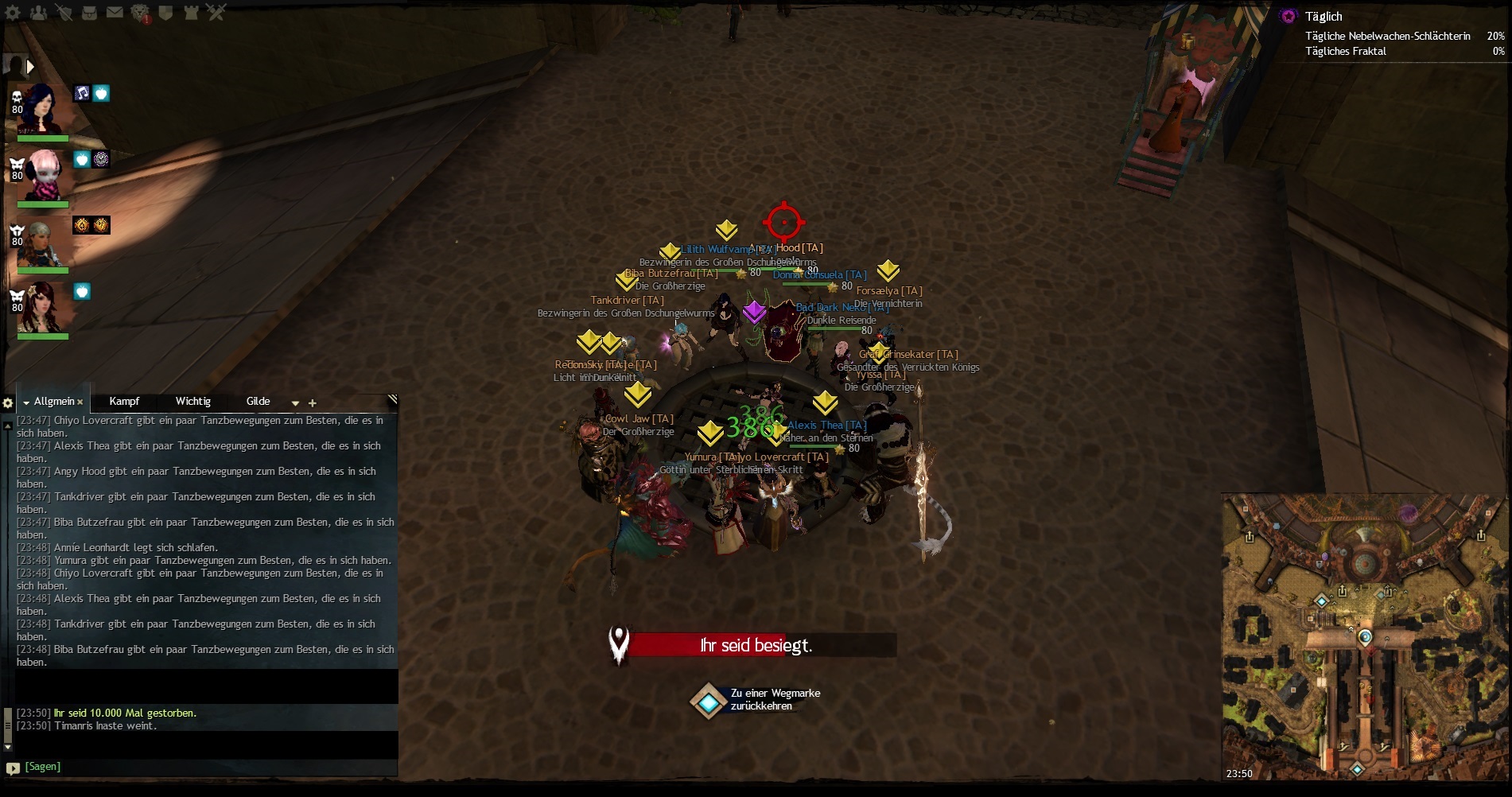1512x797 pixels.
Task: Open the World vs World tower icon
Action: [x=191, y=12]
